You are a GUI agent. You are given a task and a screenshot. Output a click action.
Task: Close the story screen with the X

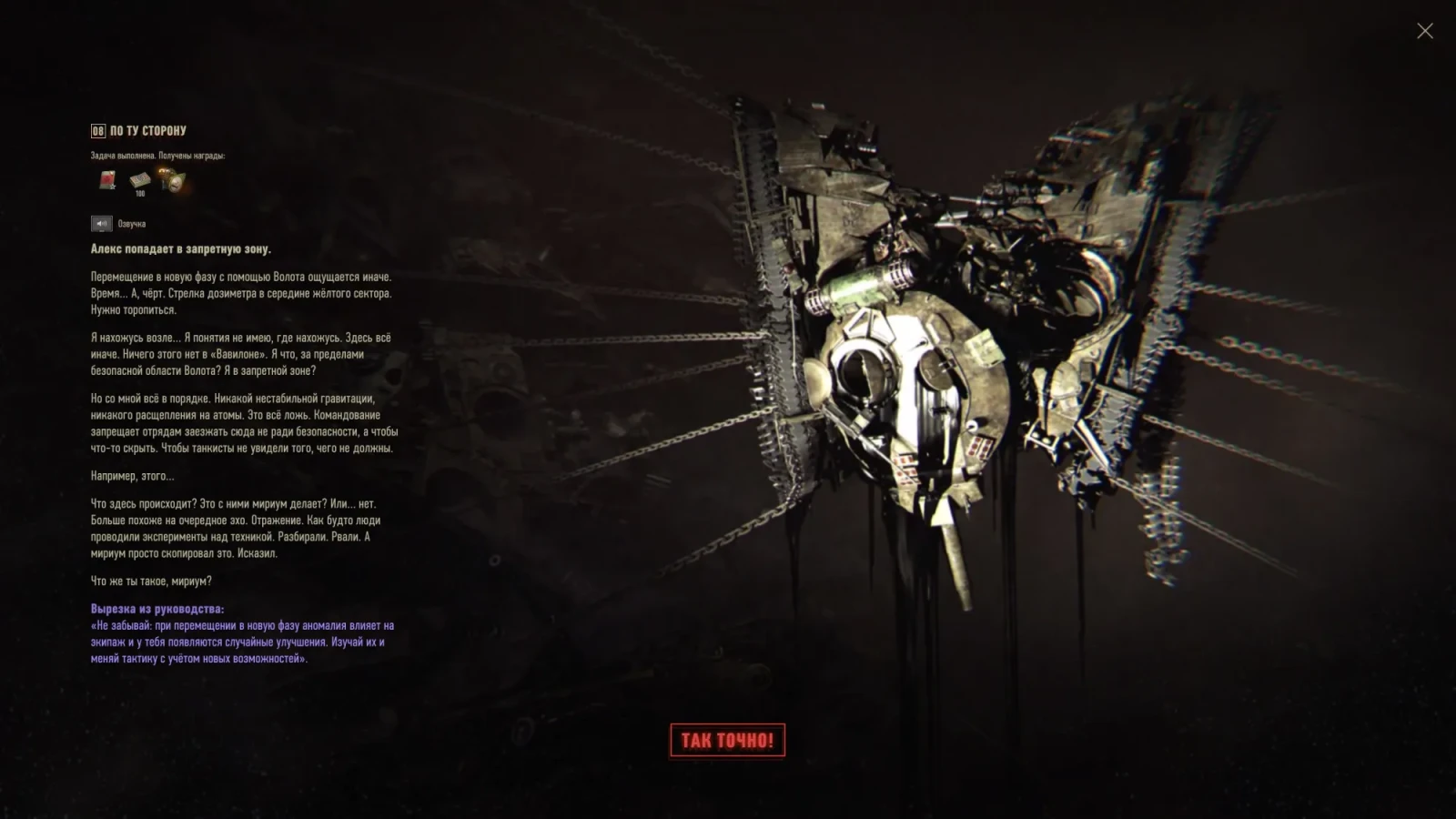pos(1424,32)
